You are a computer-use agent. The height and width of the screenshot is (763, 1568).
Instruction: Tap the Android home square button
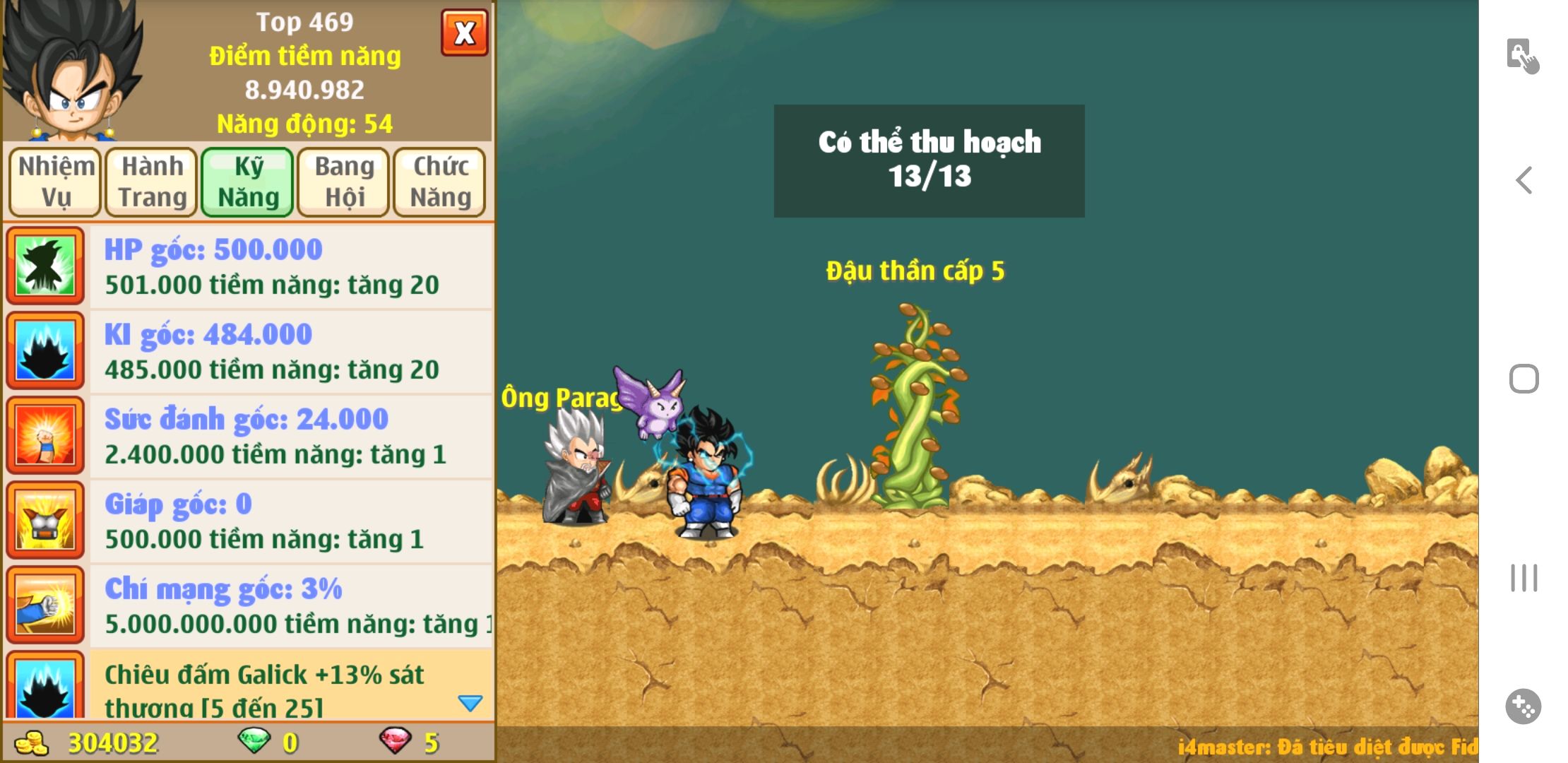point(1524,379)
